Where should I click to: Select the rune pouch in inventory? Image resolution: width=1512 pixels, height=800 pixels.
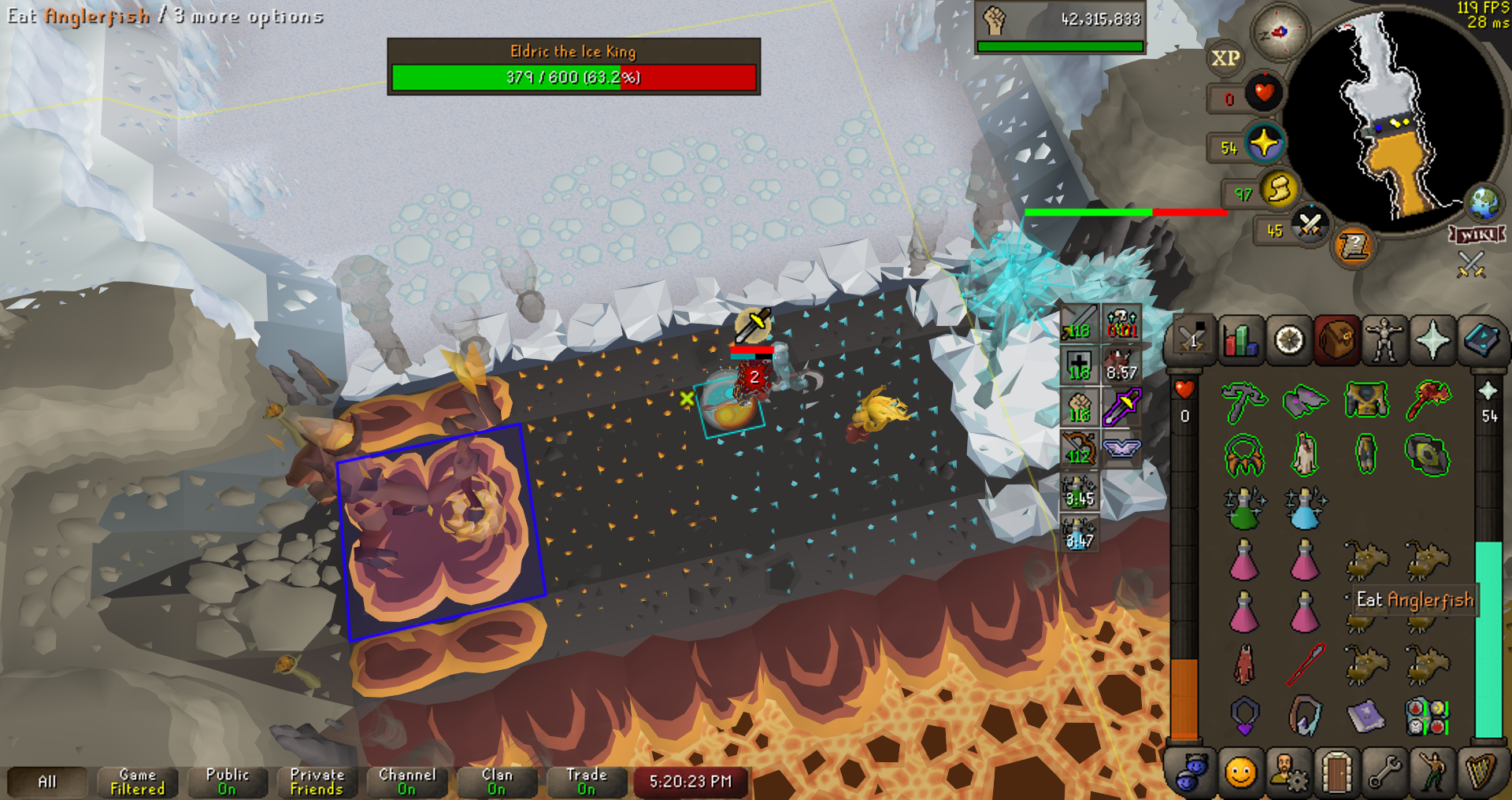click(x=1427, y=717)
